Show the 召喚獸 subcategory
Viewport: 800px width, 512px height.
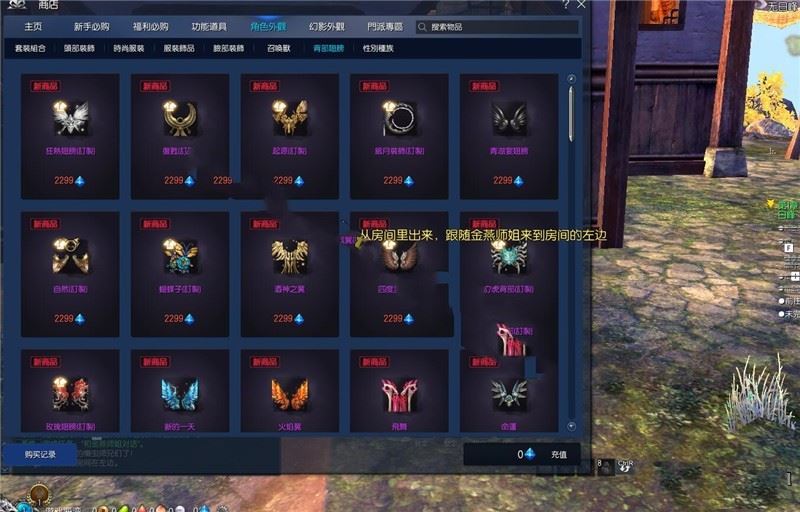(279, 48)
